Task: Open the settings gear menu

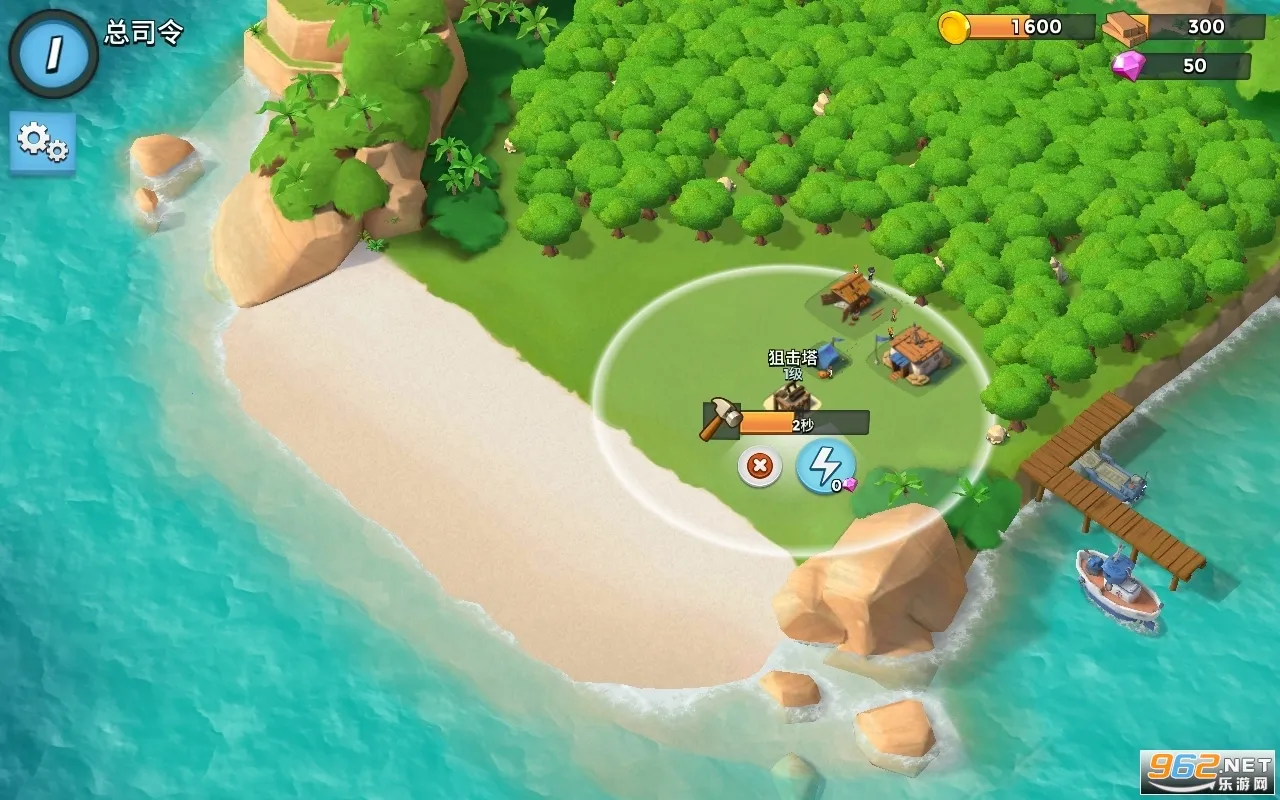Action: coord(42,141)
